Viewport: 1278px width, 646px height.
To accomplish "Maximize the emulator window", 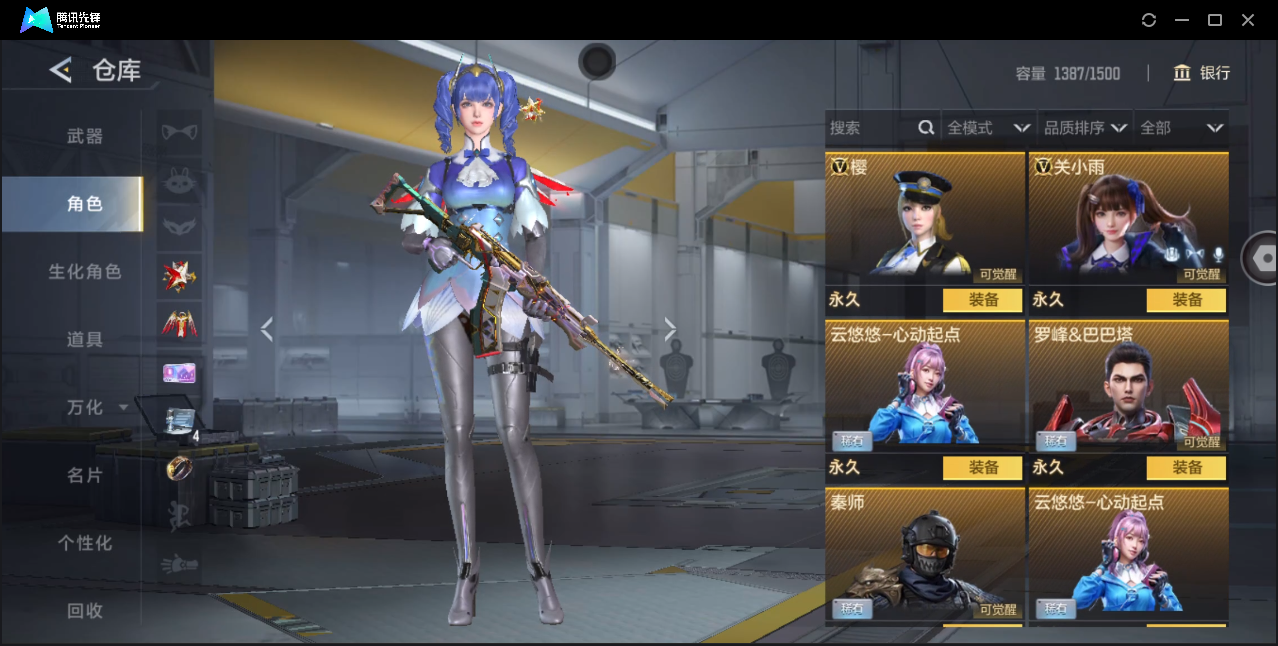I will click(x=1215, y=20).
